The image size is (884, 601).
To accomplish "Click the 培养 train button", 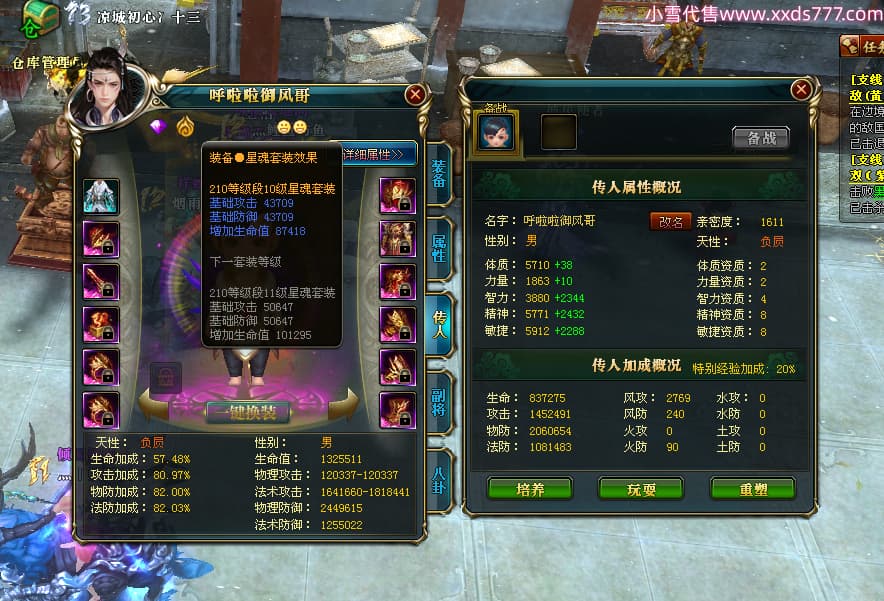I will pos(529,489).
